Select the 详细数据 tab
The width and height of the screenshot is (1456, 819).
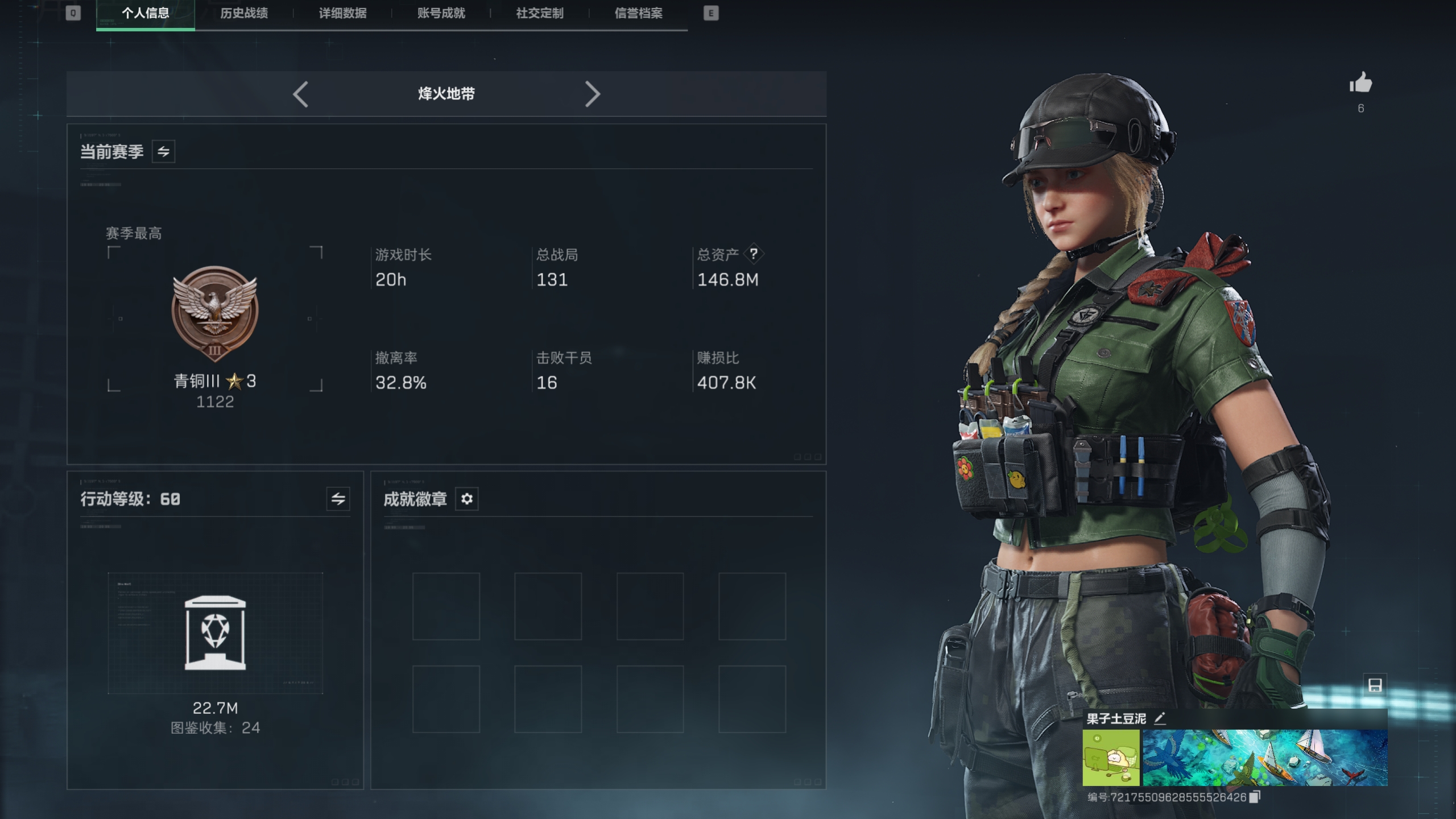(x=342, y=13)
